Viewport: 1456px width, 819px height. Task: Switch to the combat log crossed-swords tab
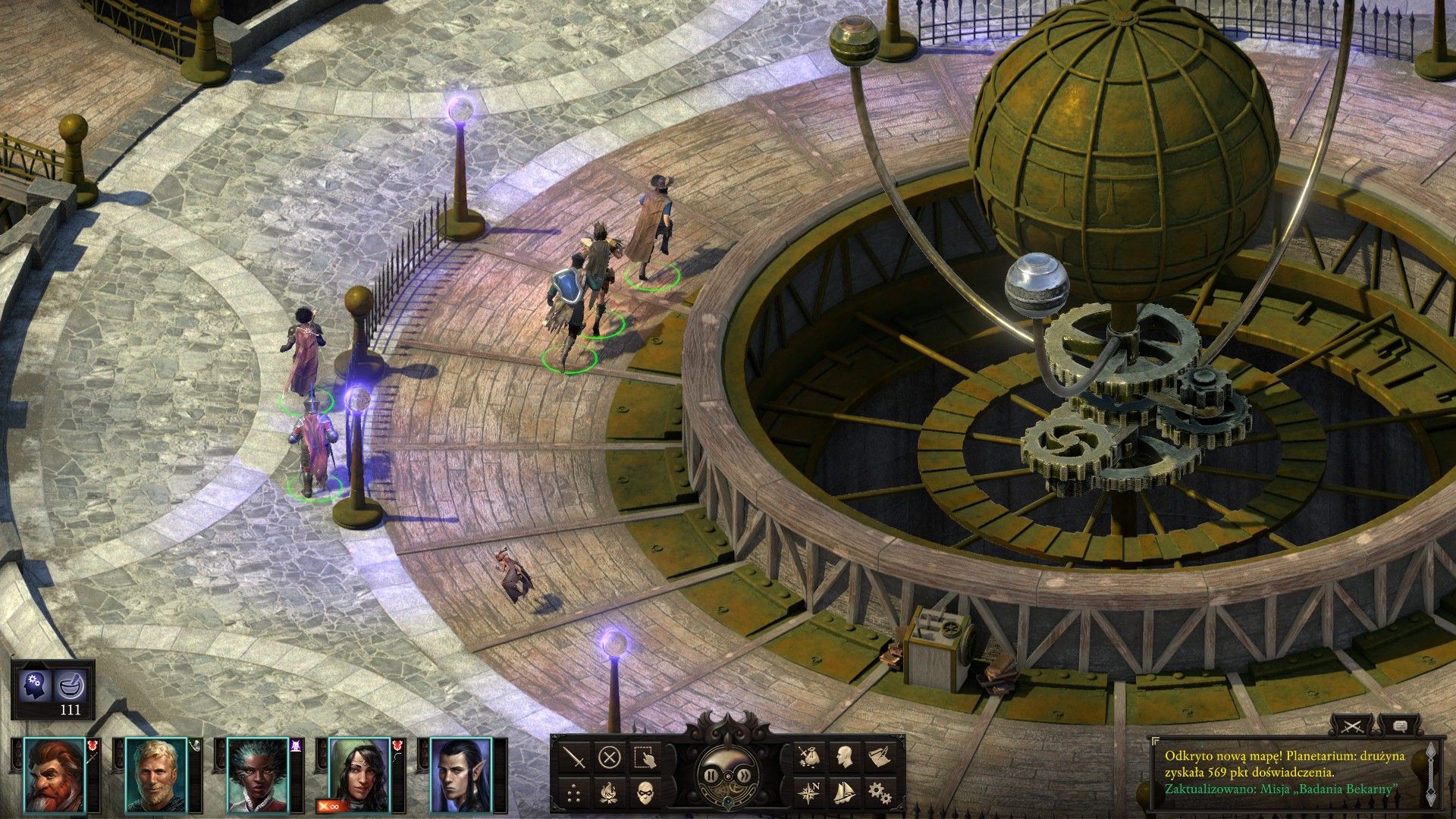coord(1352,726)
